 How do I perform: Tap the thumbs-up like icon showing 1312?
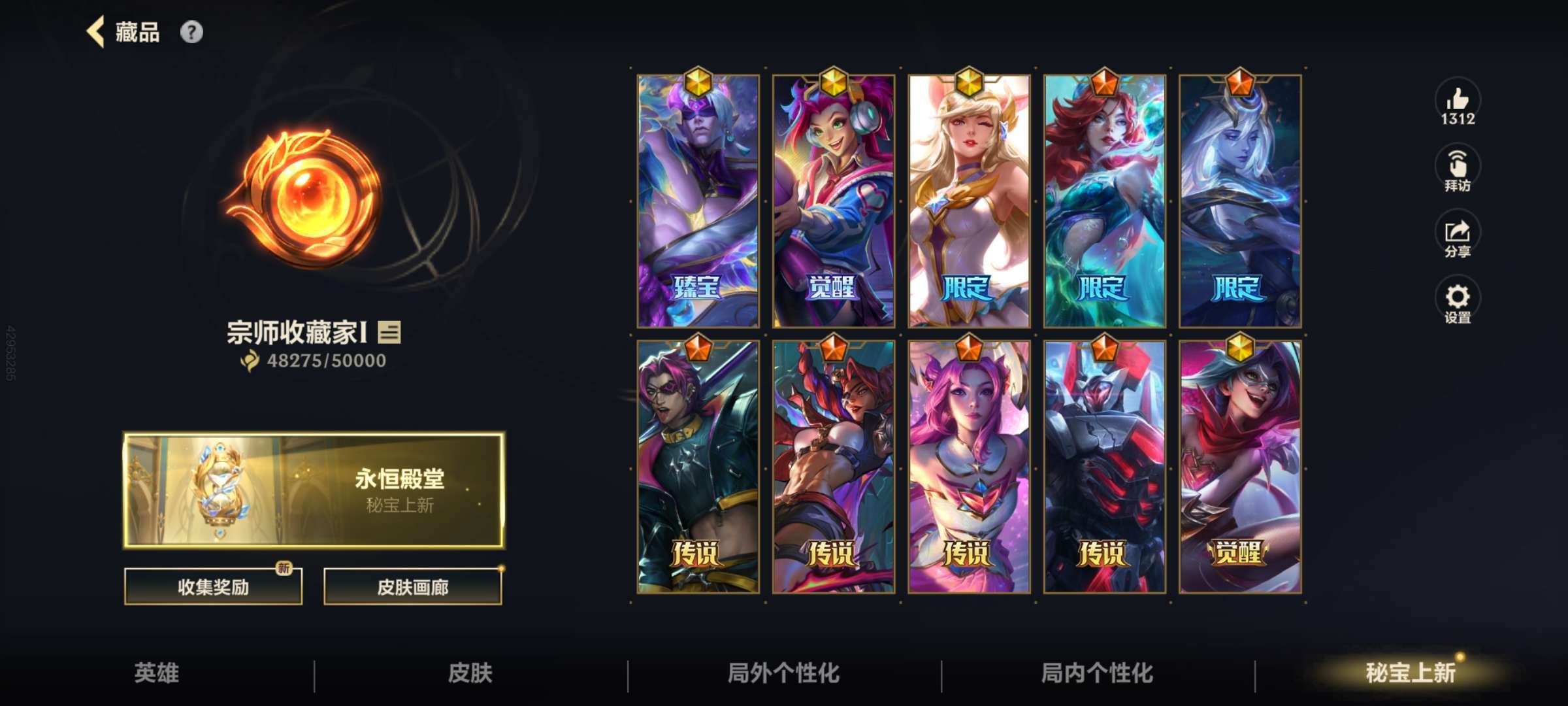pos(1457,105)
